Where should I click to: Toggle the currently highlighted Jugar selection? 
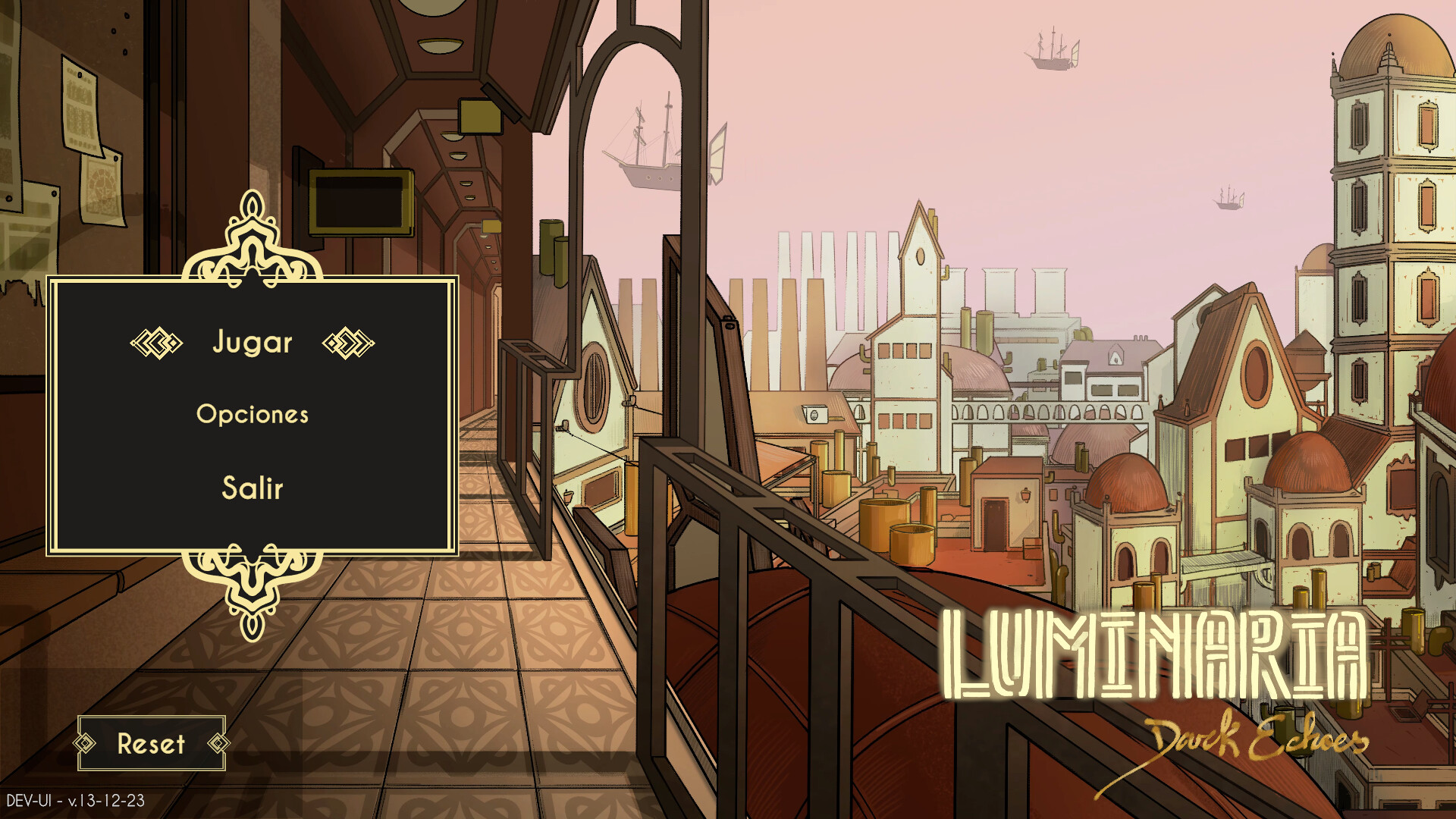pyautogui.click(x=253, y=343)
